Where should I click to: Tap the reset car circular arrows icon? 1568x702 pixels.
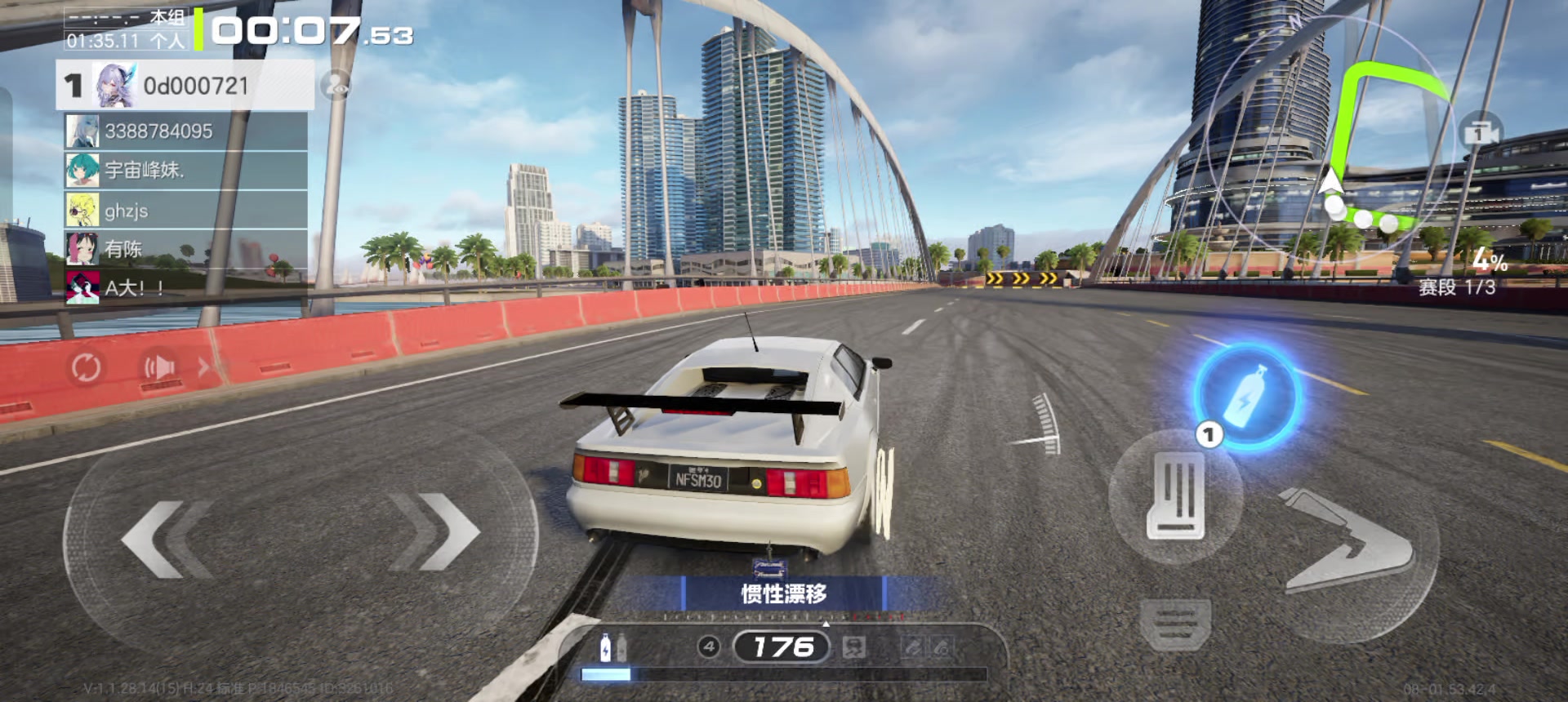(x=86, y=368)
